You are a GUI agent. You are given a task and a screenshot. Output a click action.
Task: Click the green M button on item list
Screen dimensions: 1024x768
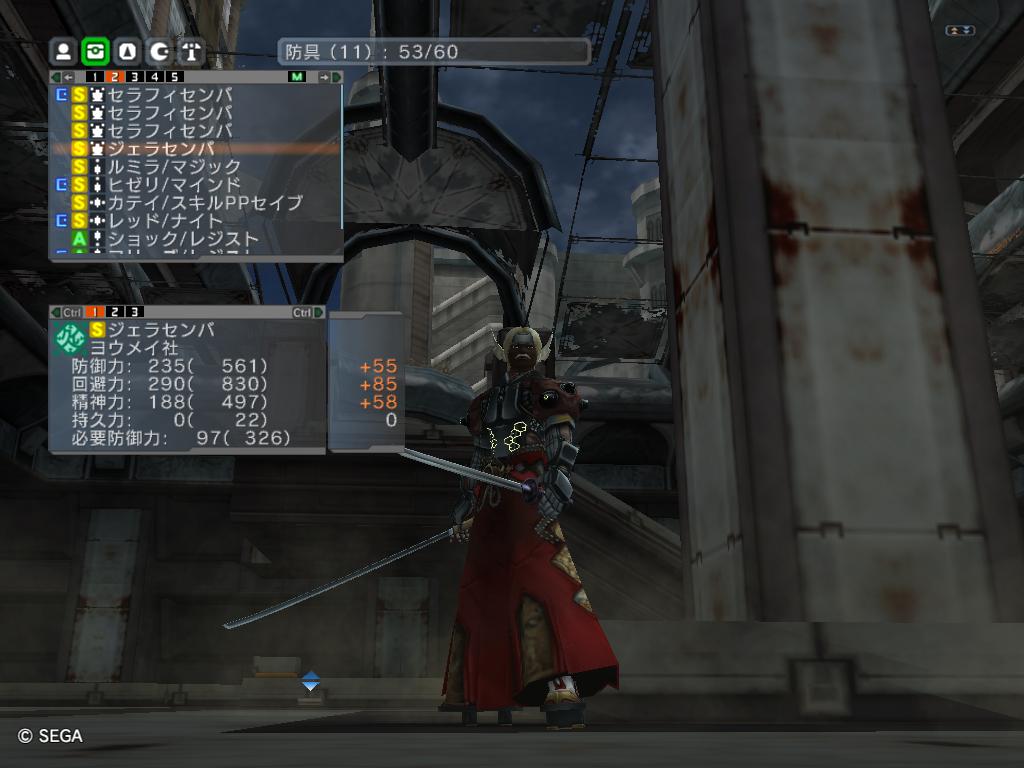(297, 77)
